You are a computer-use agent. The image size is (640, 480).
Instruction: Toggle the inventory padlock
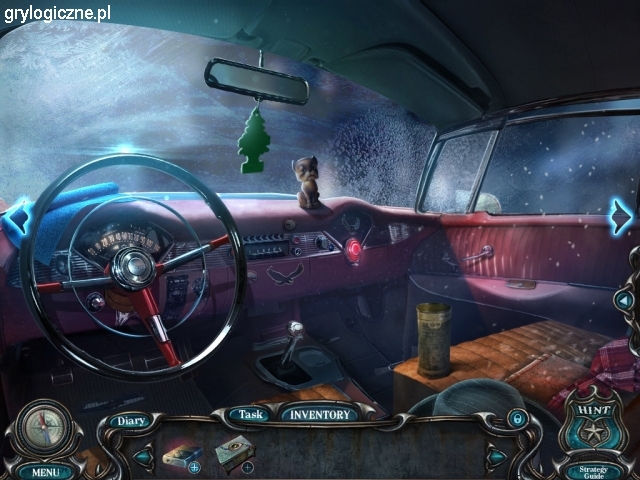tap(517, 416)
